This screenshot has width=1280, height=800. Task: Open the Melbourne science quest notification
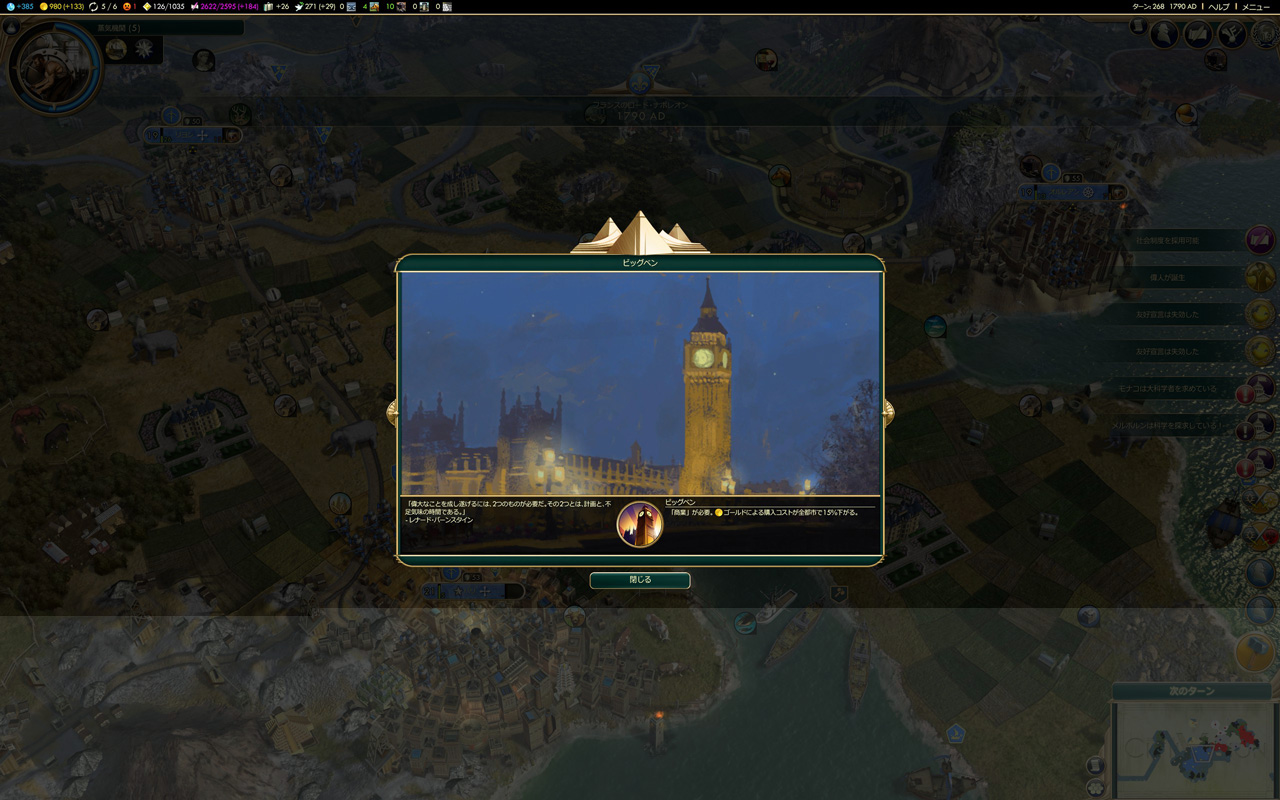1260,426
